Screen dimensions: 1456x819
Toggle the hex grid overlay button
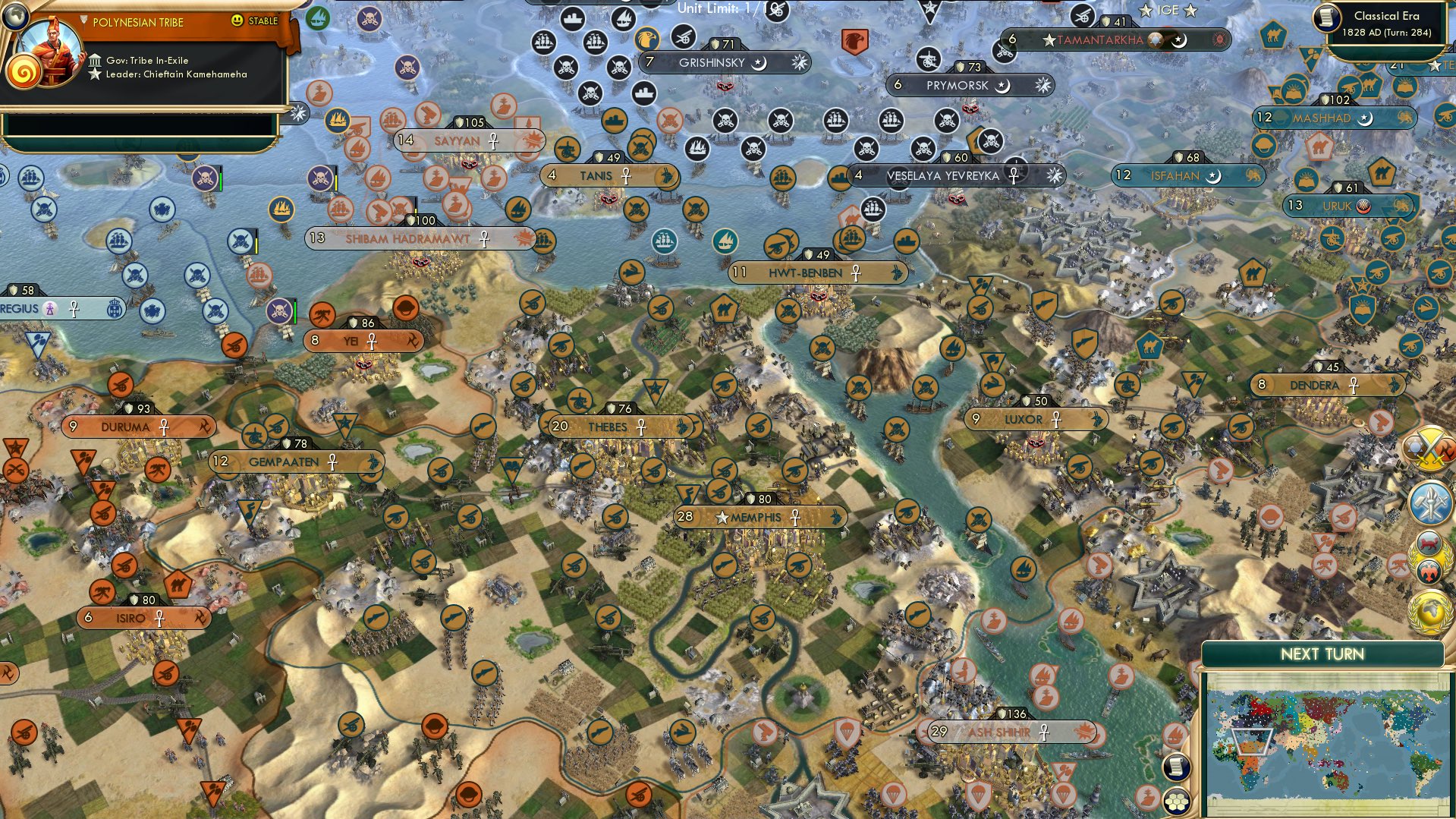coord(1176,802)
